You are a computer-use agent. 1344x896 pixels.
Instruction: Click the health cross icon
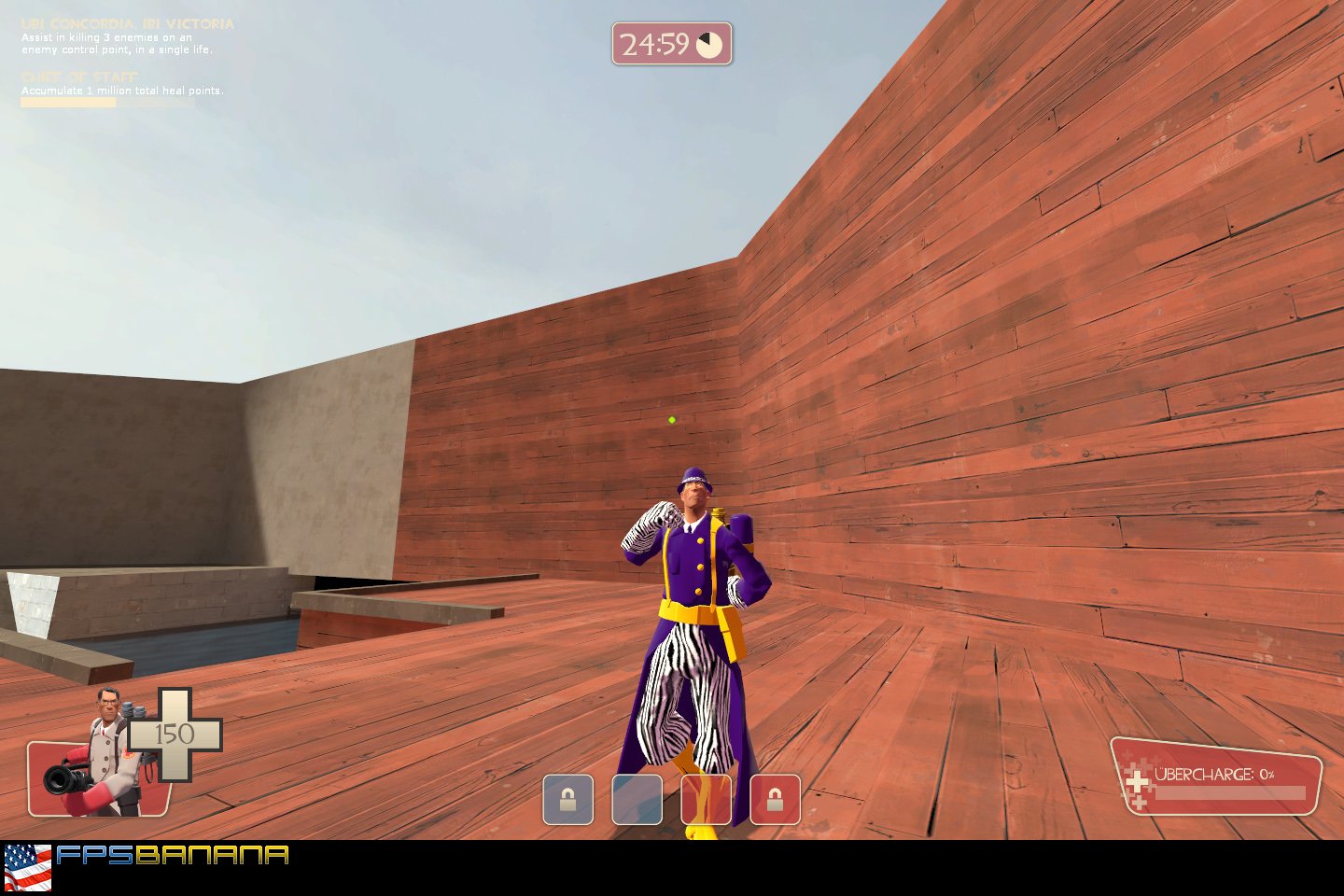coord(176,734)
